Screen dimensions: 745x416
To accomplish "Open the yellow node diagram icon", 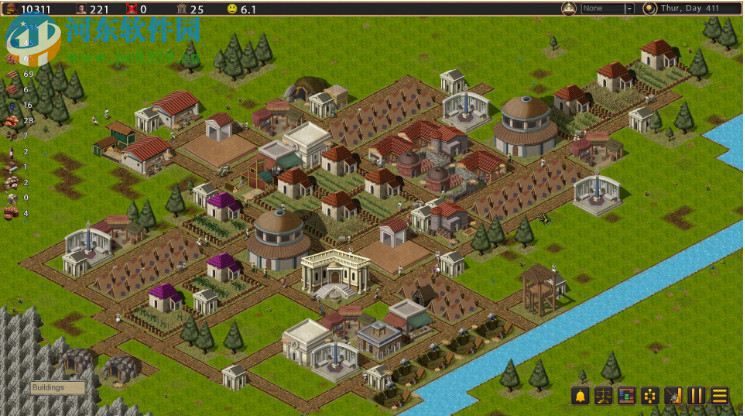I will [x=650, y=395].
